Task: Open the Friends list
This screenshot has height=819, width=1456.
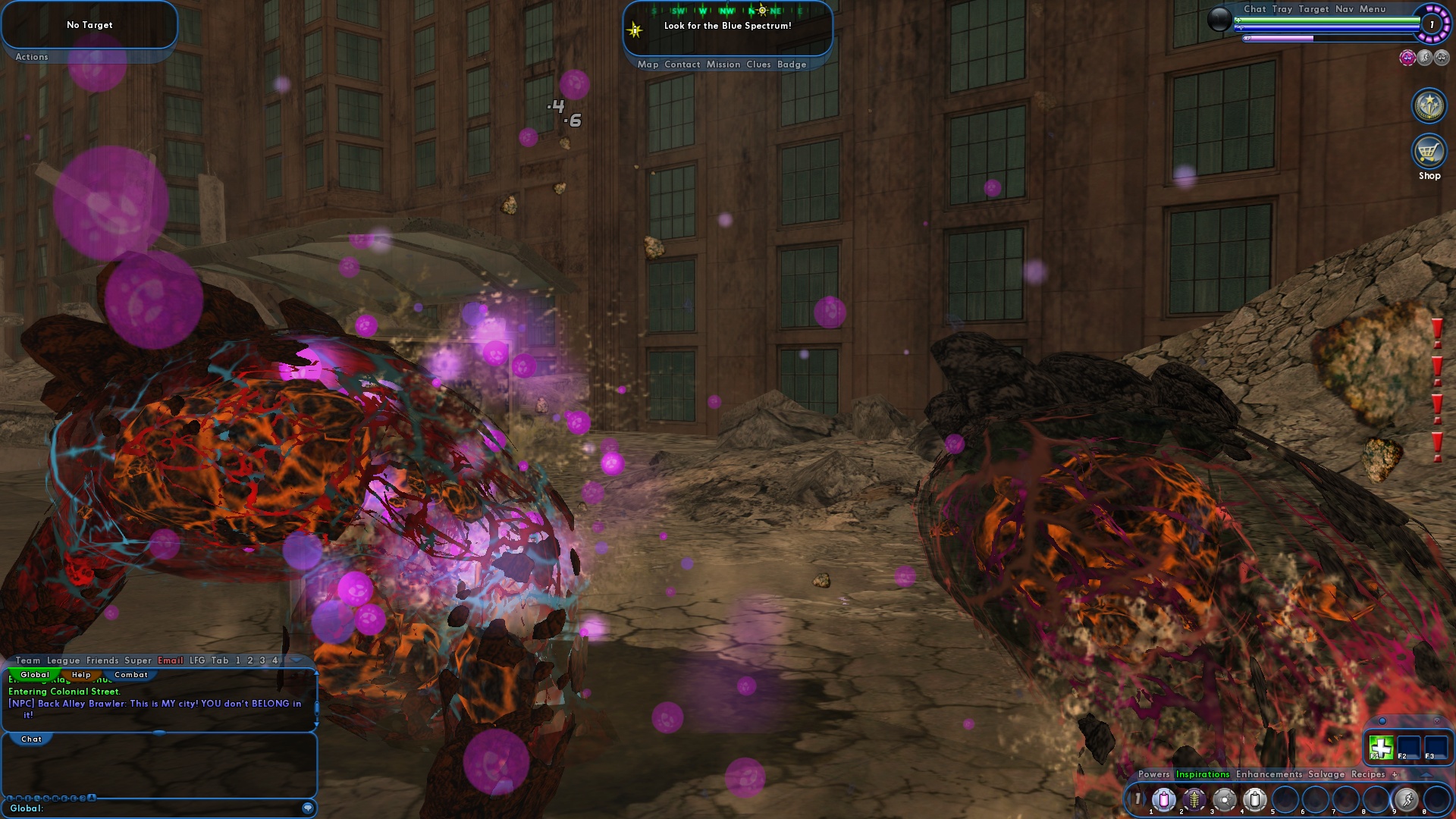Action: point(102,661)
